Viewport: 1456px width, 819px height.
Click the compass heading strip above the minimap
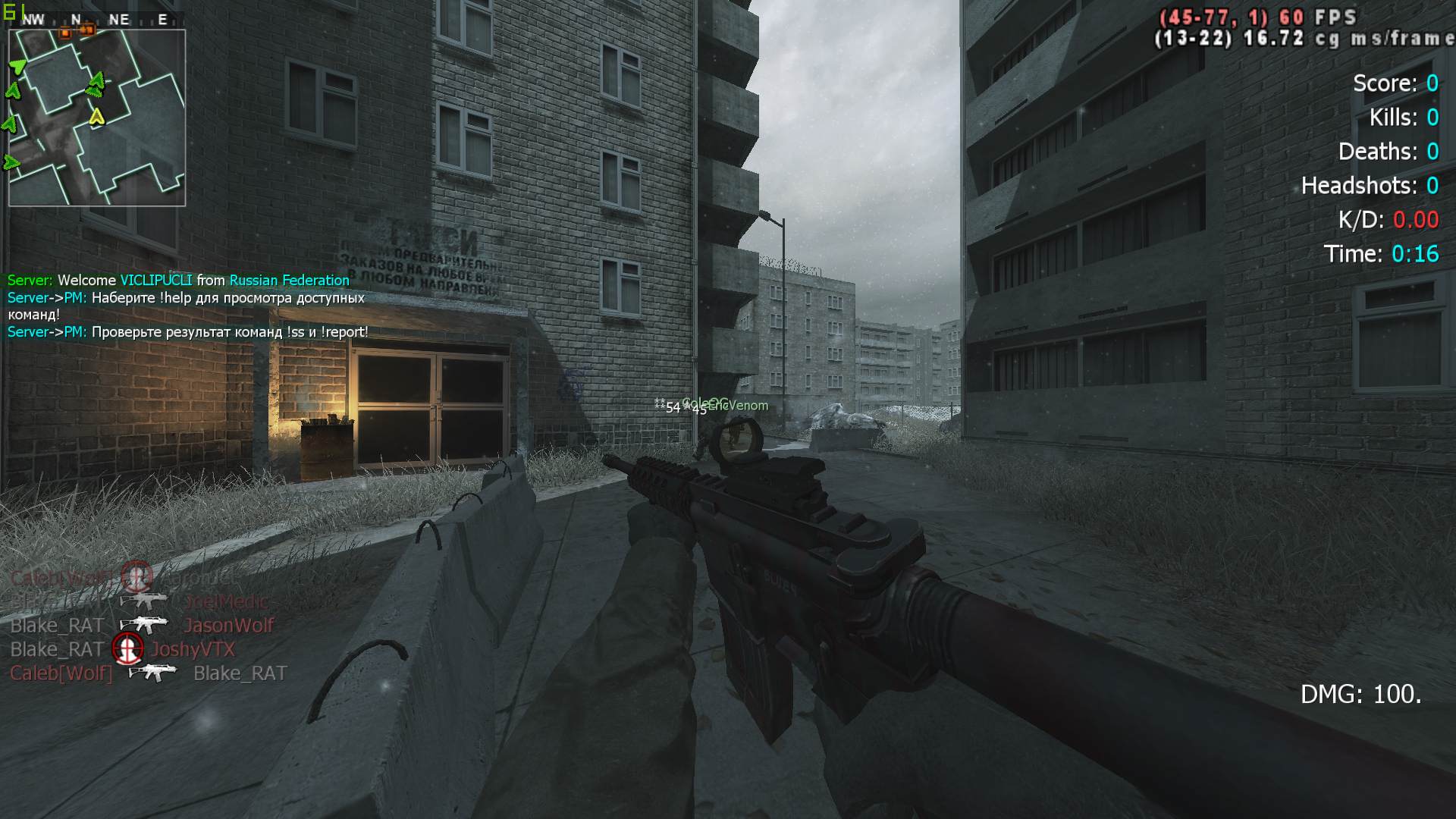point(97,20)
